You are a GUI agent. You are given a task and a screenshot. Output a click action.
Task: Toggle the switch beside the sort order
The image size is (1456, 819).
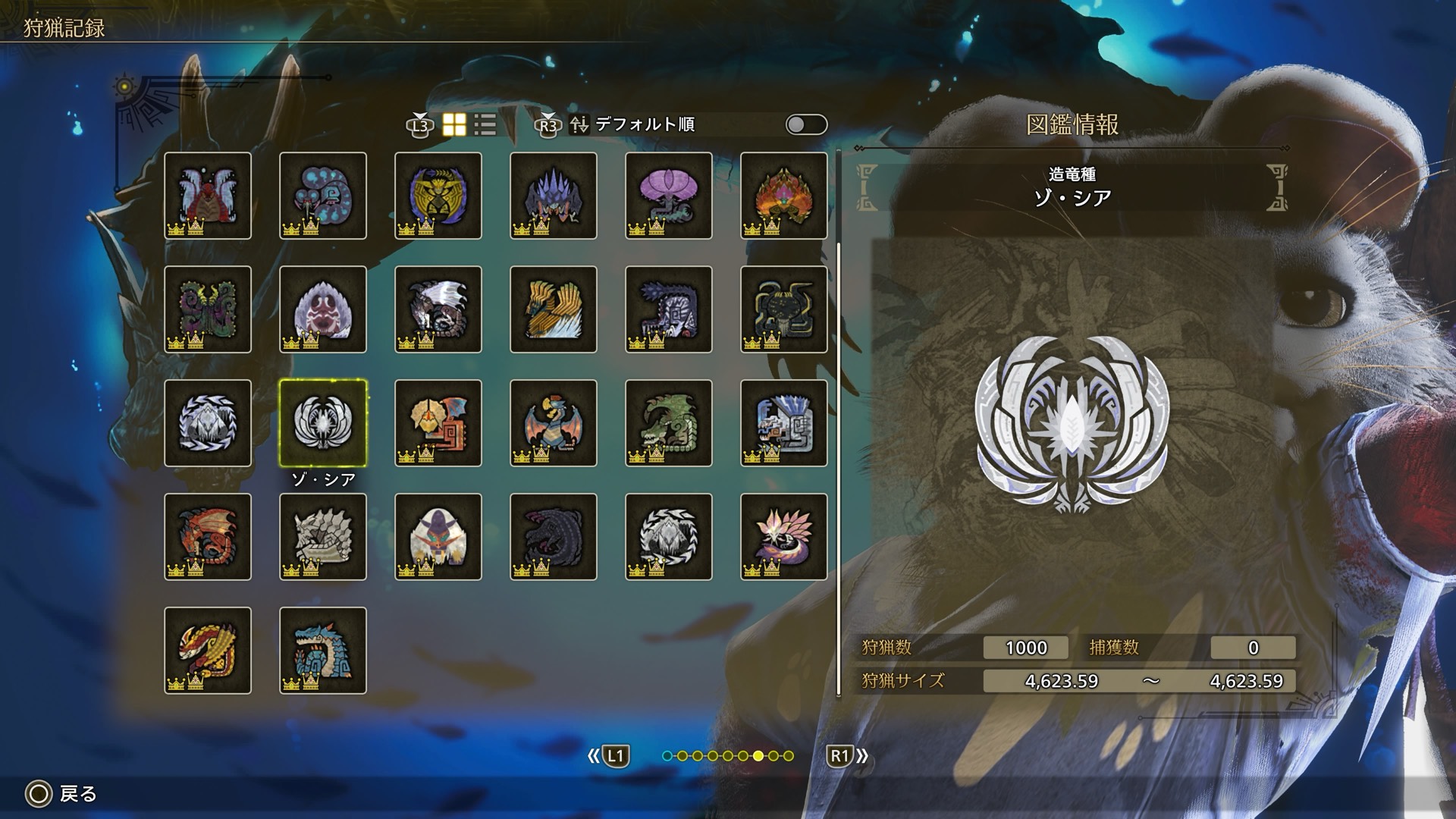[806, 125]
